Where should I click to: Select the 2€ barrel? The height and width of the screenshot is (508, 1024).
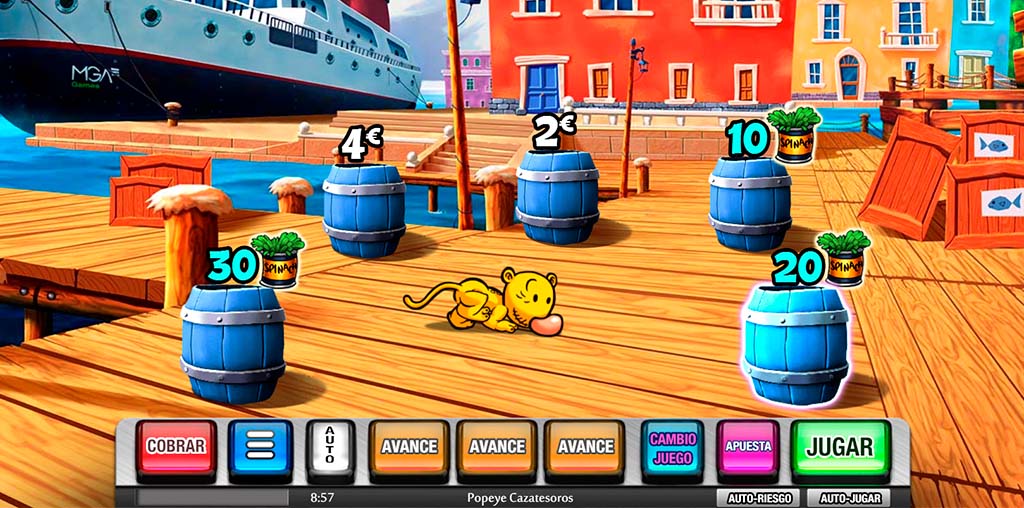[558, 196]
